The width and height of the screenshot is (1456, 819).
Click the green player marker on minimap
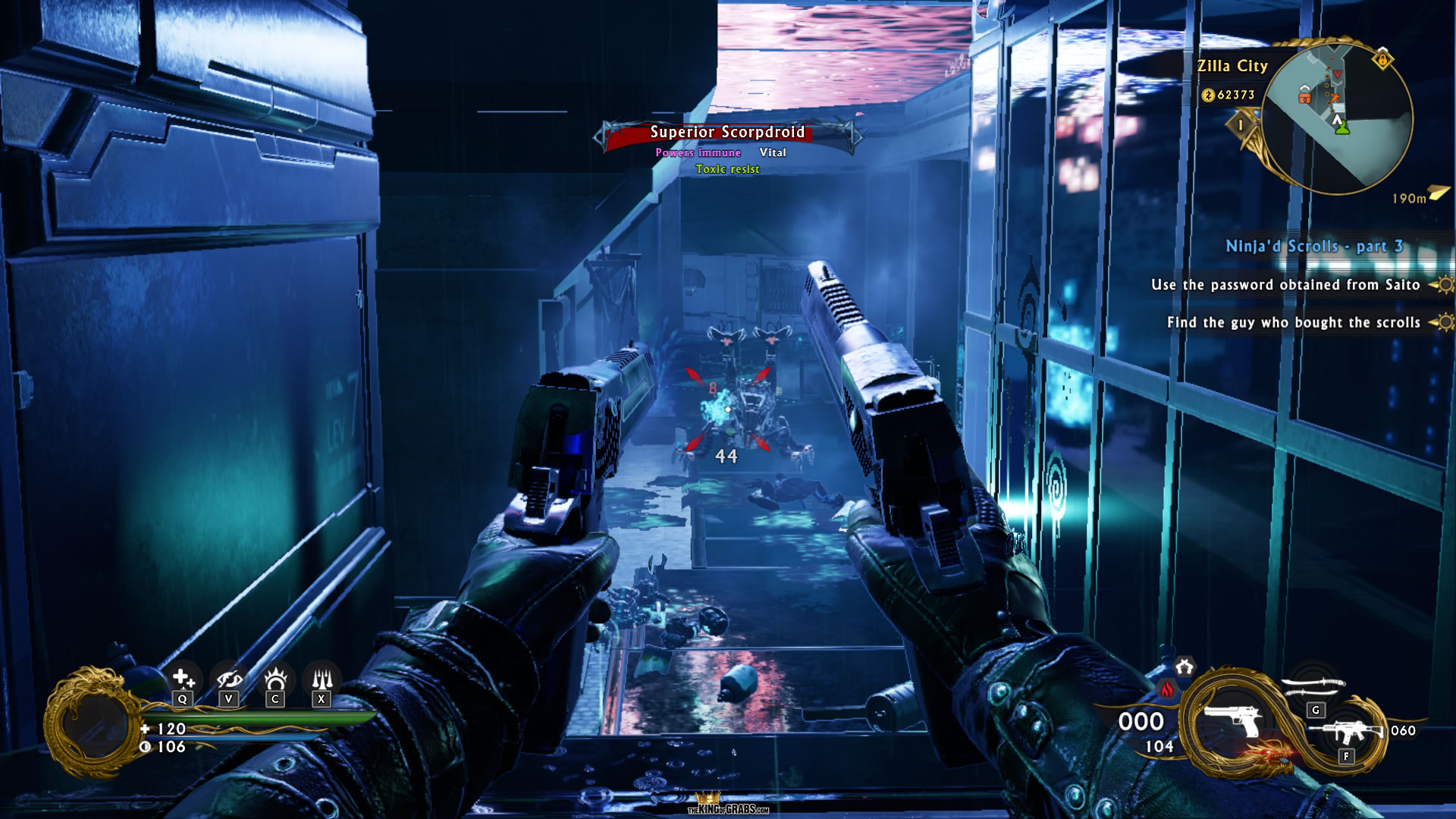coord(1342,128)
